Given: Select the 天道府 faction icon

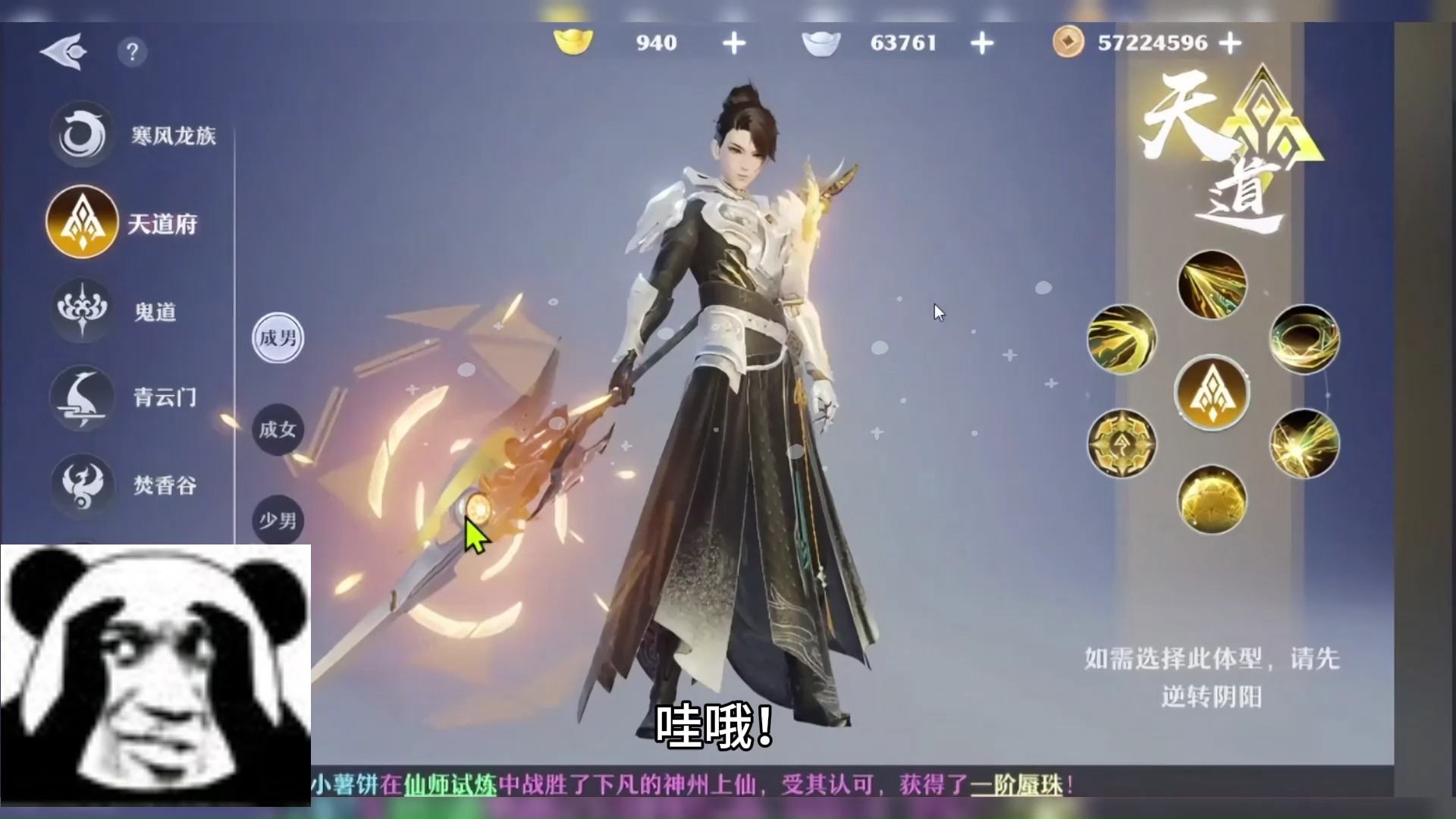Looking at the screenshot, I should 82,222.
